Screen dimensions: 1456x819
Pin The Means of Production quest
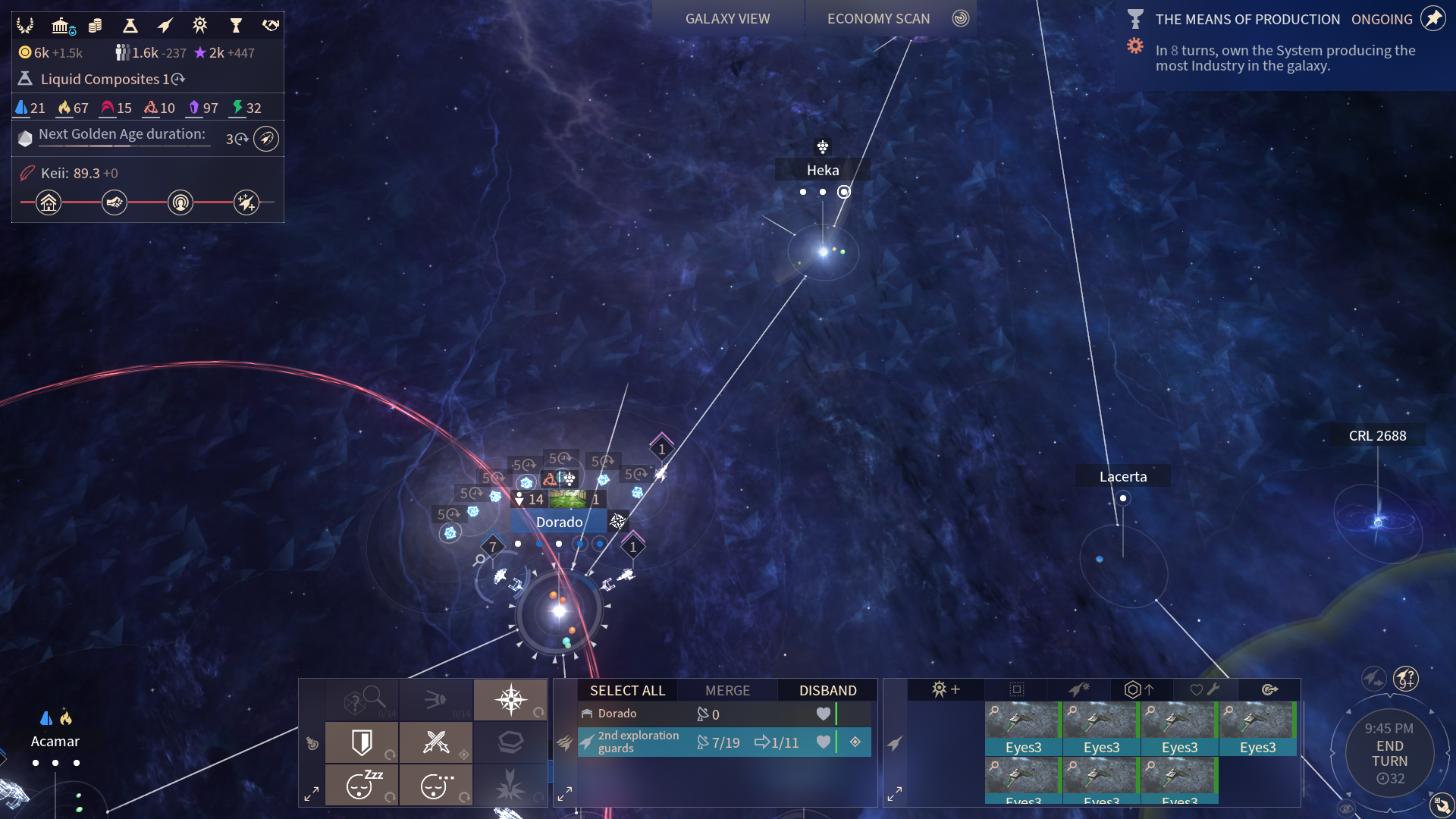1432,19
